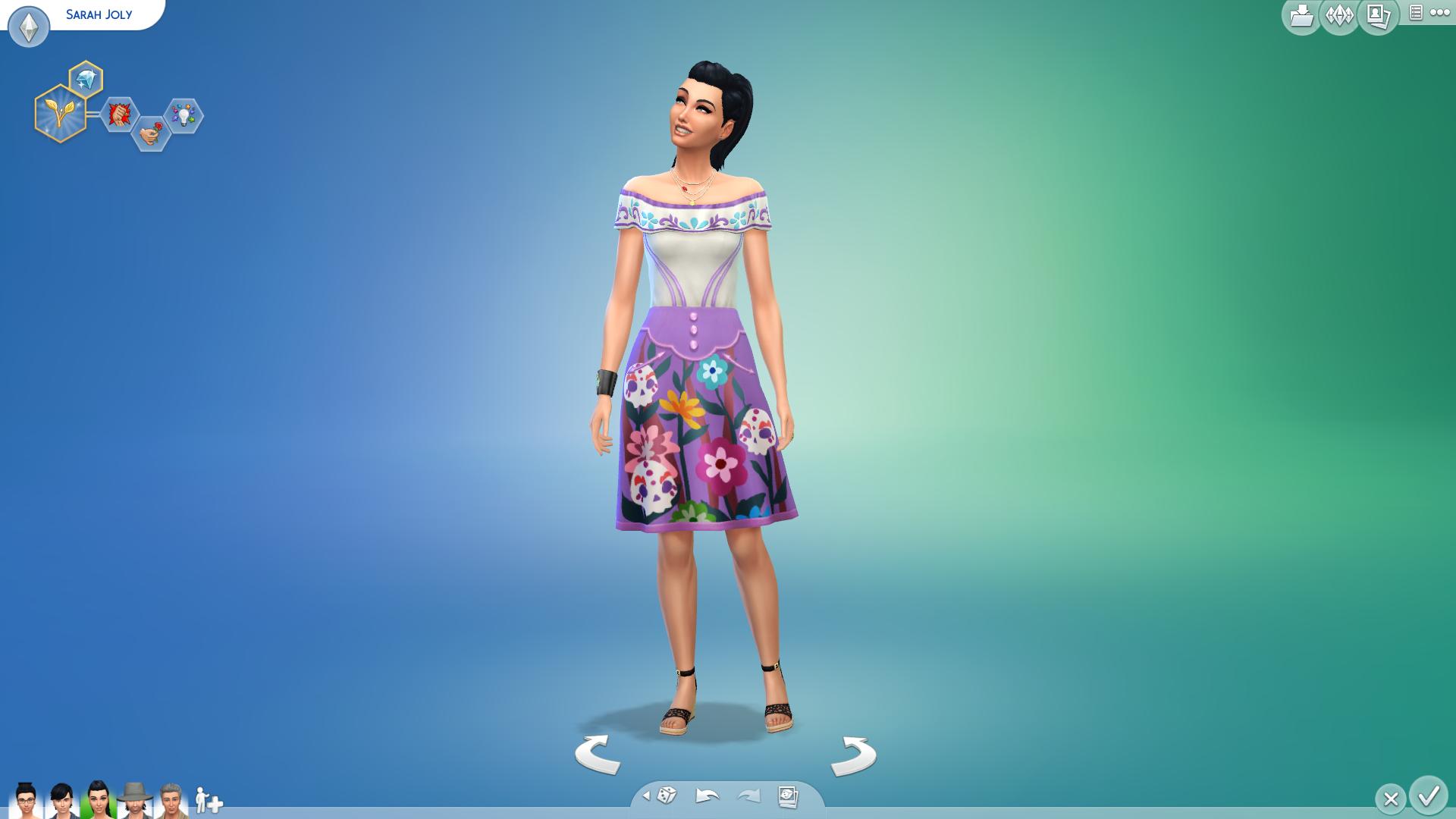The image size is (1456, 819).
Task: Select the green-highlighted Sarah portrait
Action: (98, 800)
